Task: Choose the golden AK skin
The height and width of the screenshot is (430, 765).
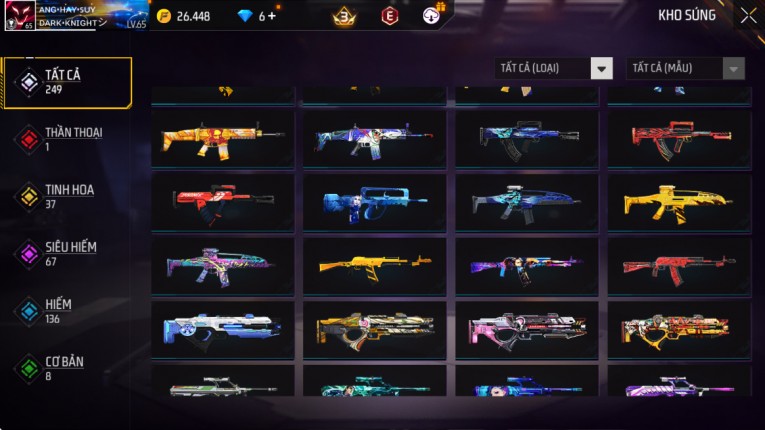Action: [x=374, y=265]
